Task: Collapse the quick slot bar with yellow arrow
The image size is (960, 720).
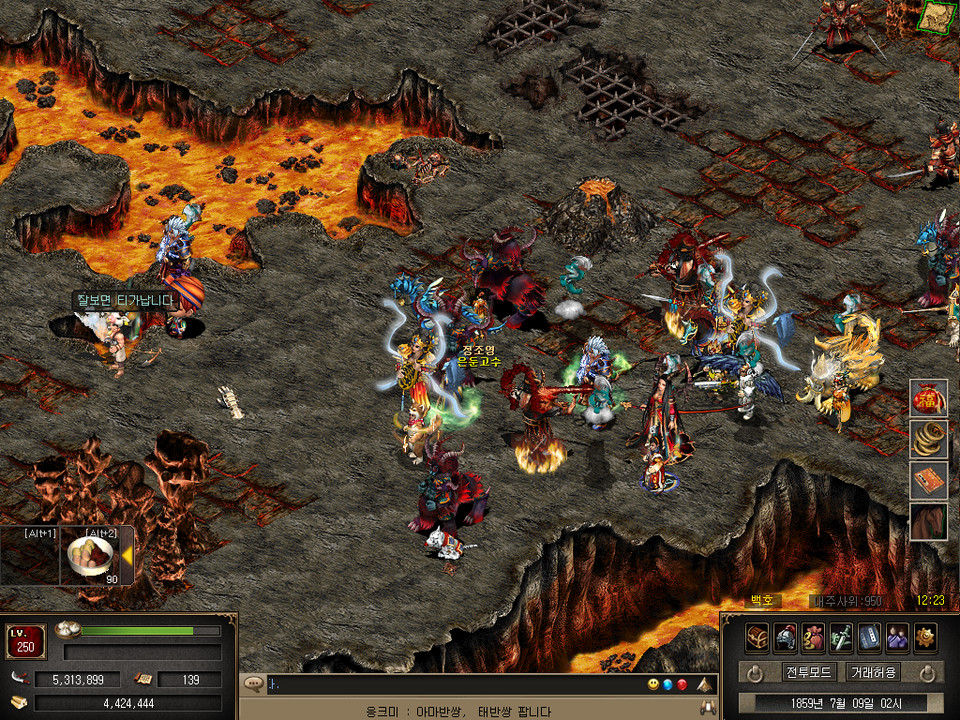Action: coord(127,556)
